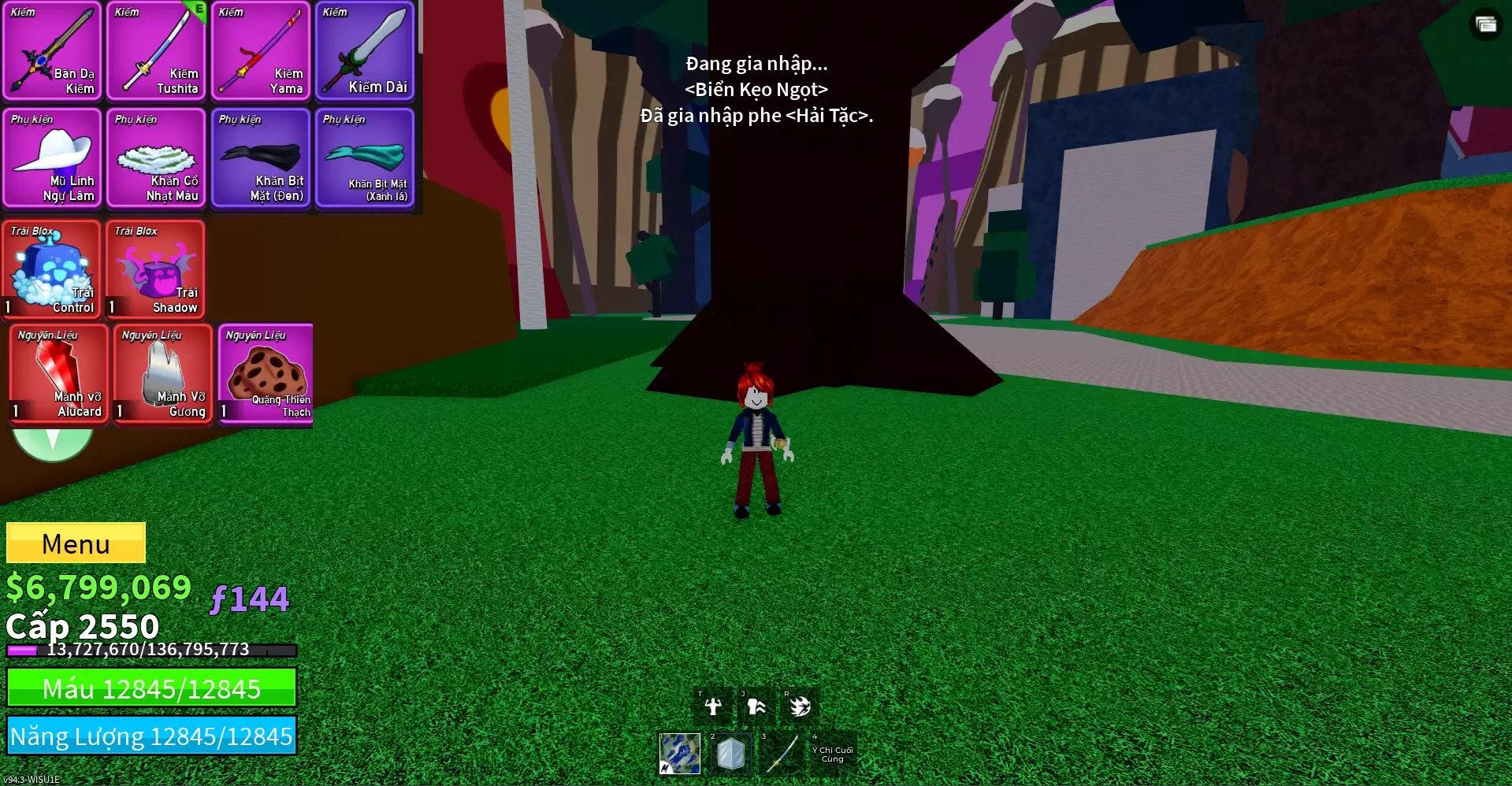
Task: Activate the fist with chevrons ability
Action: click(756, 706)
